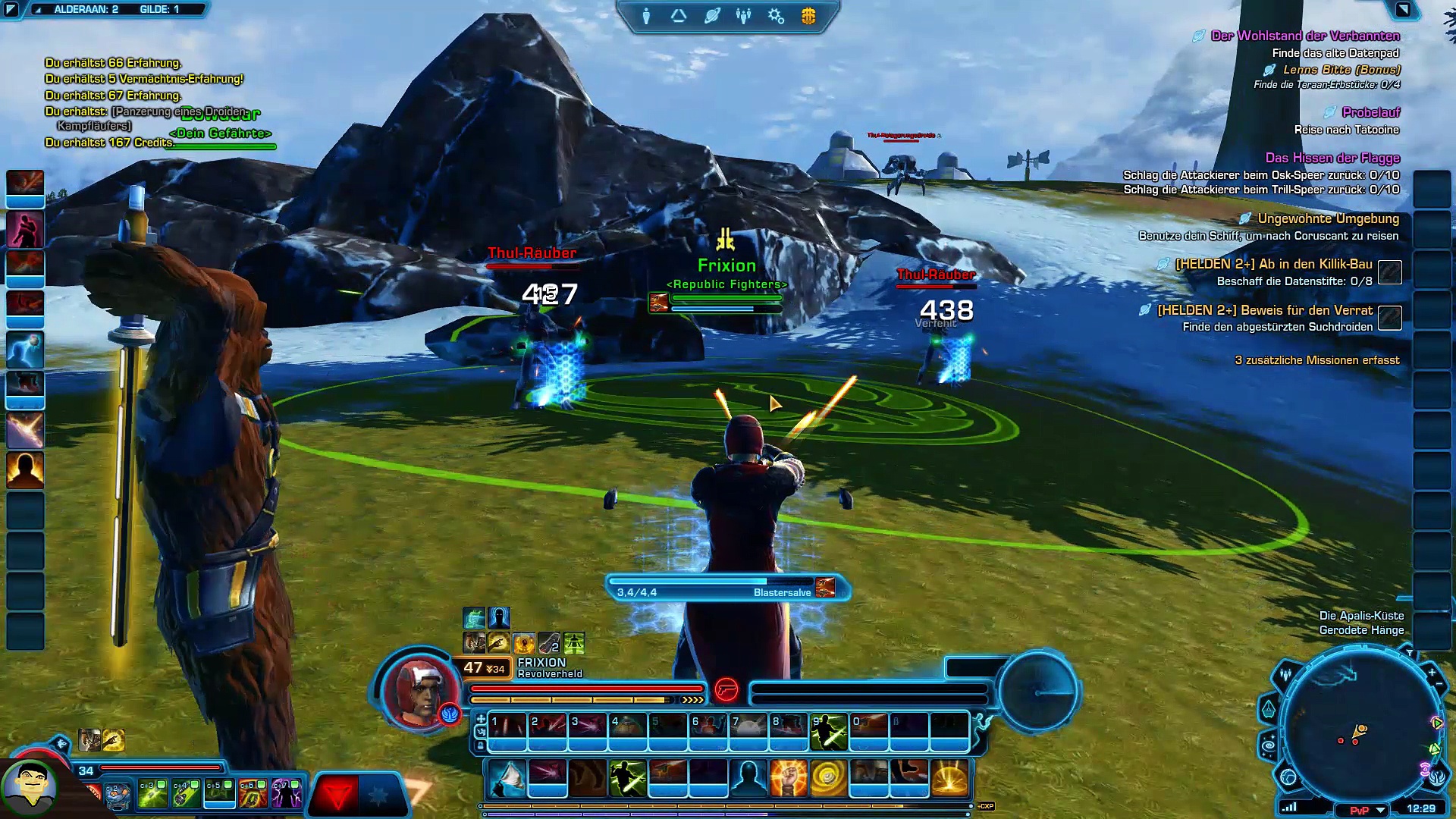Screen dimensions: 1456x819
Task: Open the planet icon menu
Action: coord(711,16)
